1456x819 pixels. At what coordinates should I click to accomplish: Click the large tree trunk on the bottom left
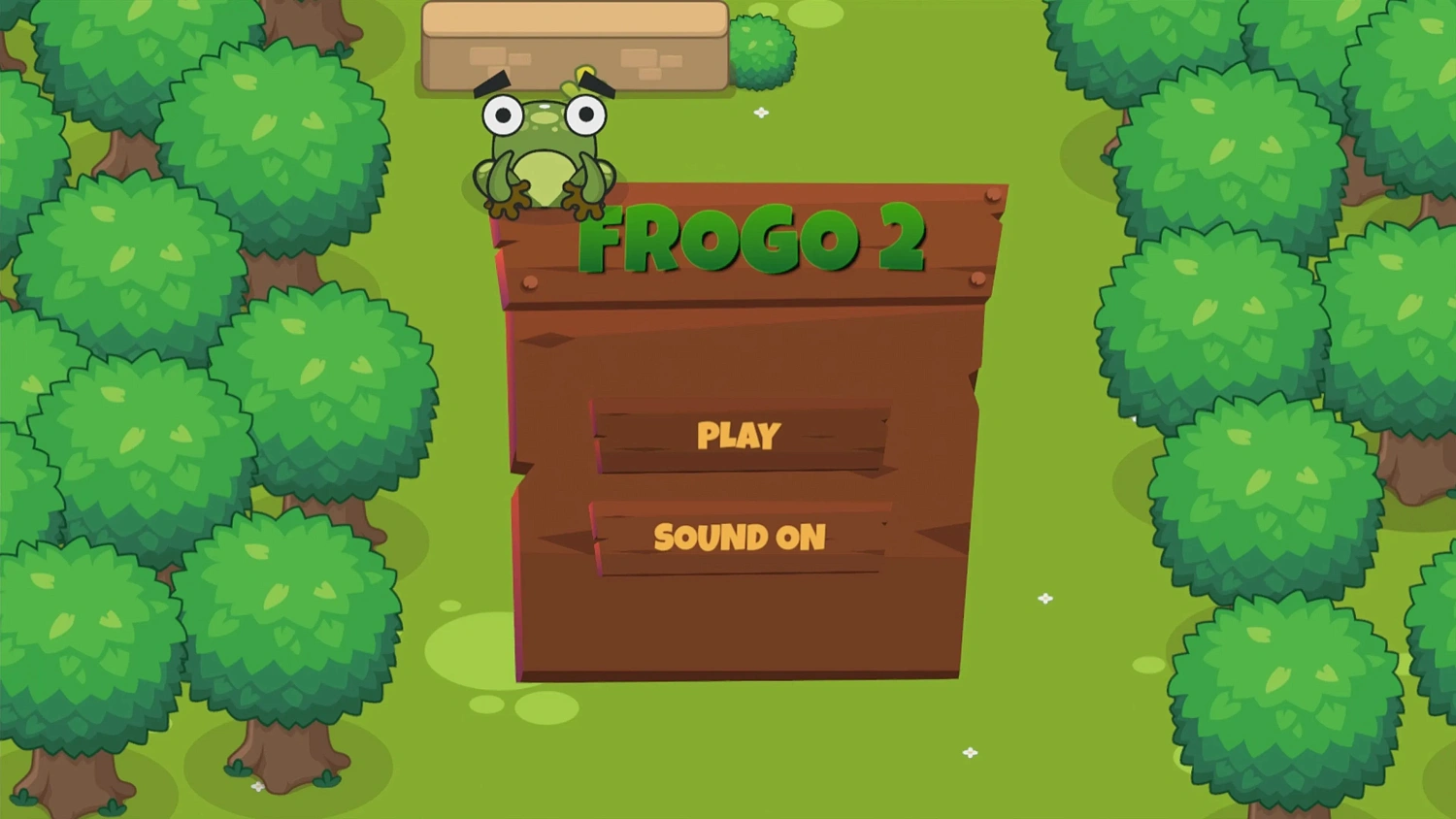coord(281,757)
